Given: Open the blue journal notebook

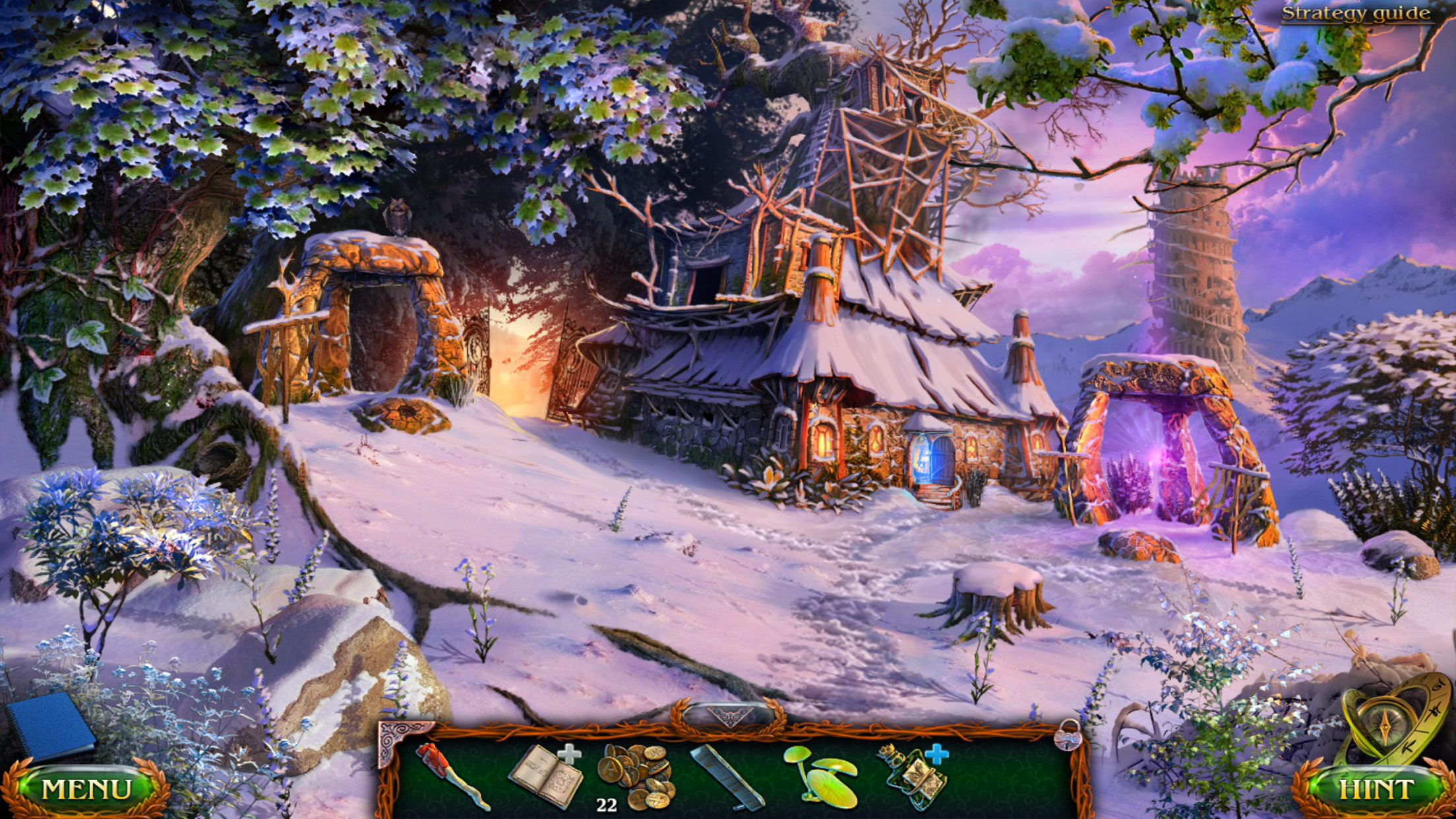Looking at the screenshot, I should point(51,725).
